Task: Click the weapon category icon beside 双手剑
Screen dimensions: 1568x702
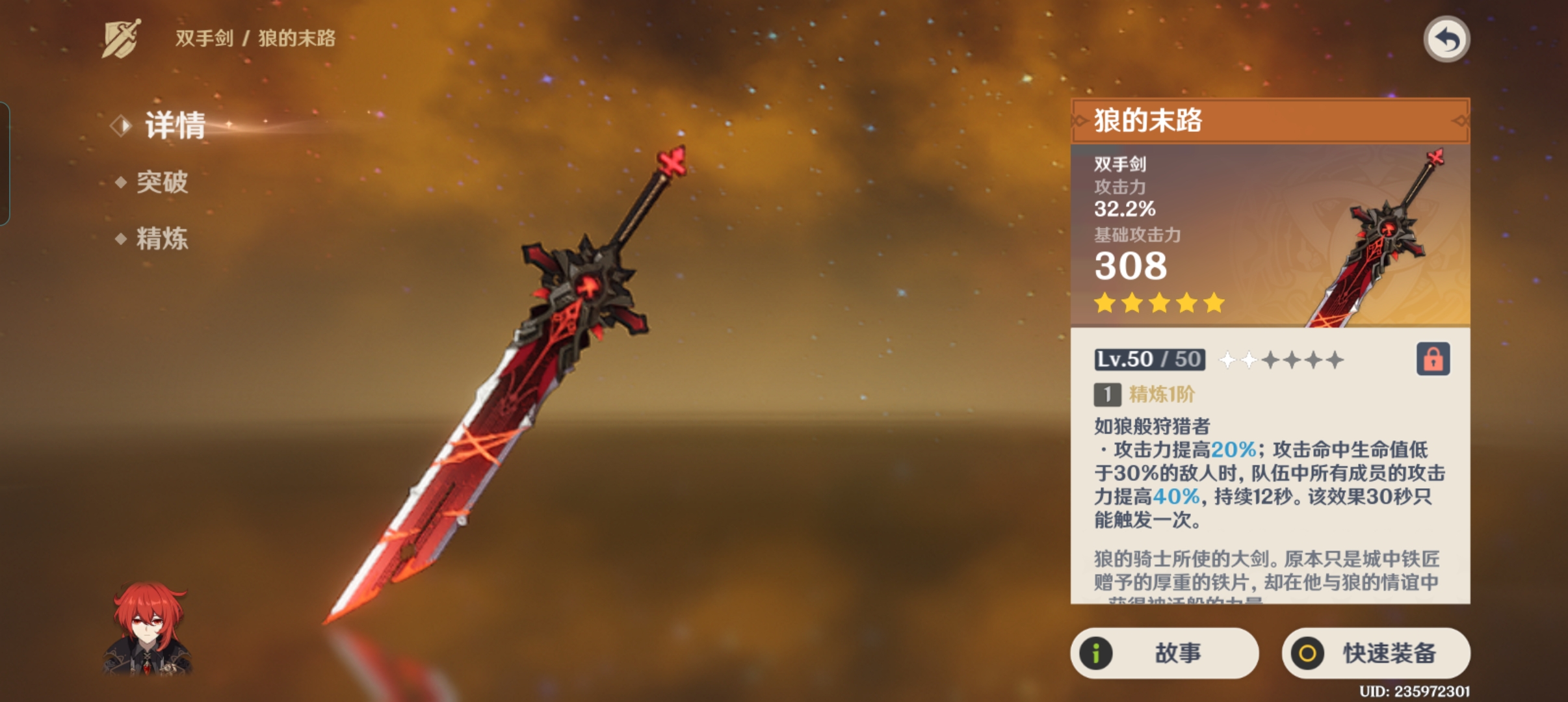Action: click(x=122, y=38)
